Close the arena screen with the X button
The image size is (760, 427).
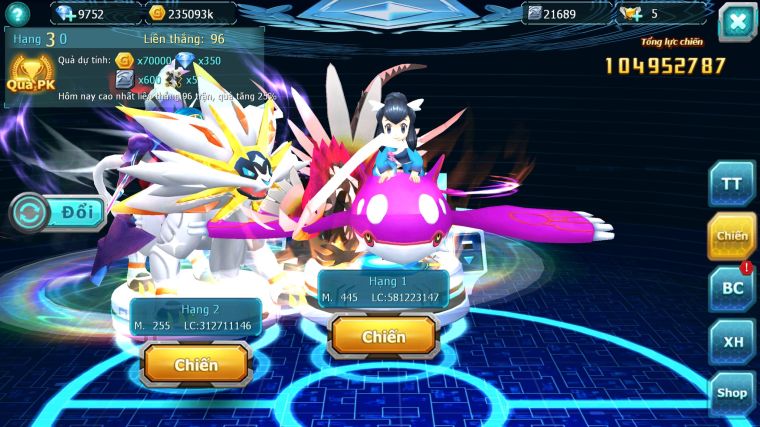pos(737,22)
